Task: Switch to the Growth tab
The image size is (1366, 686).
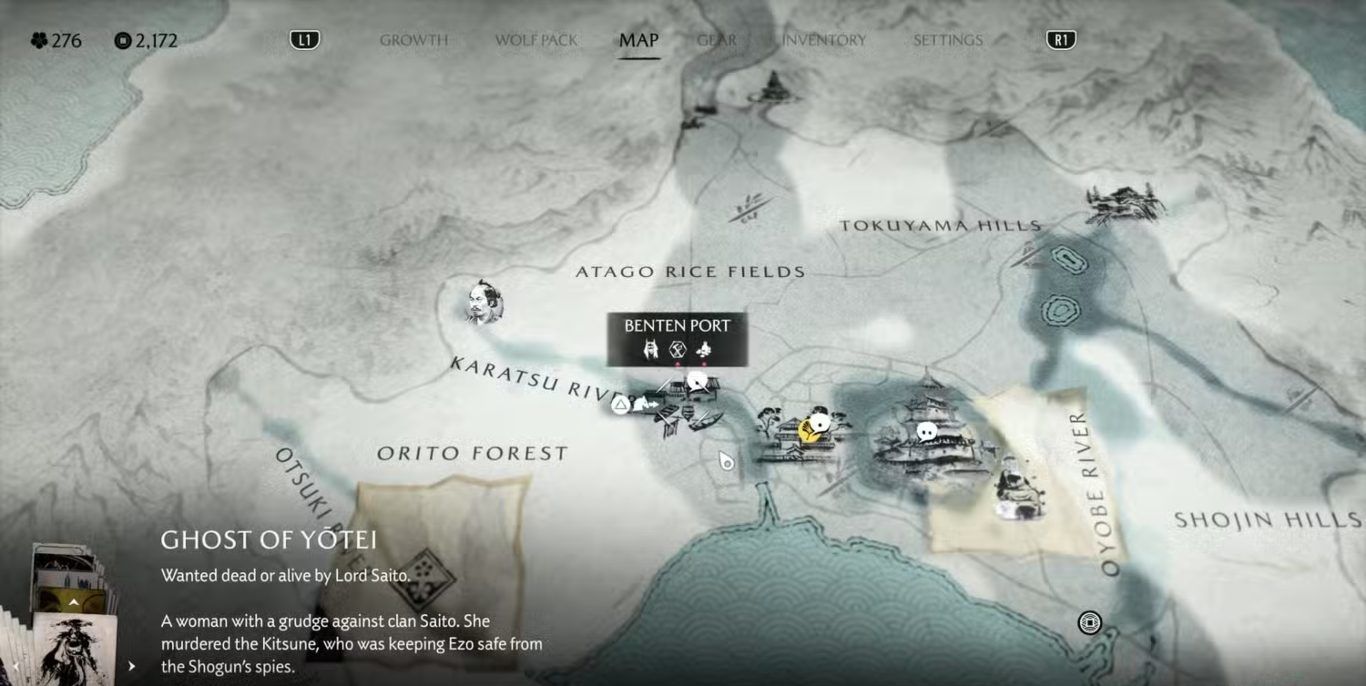Action: point(413,40)
